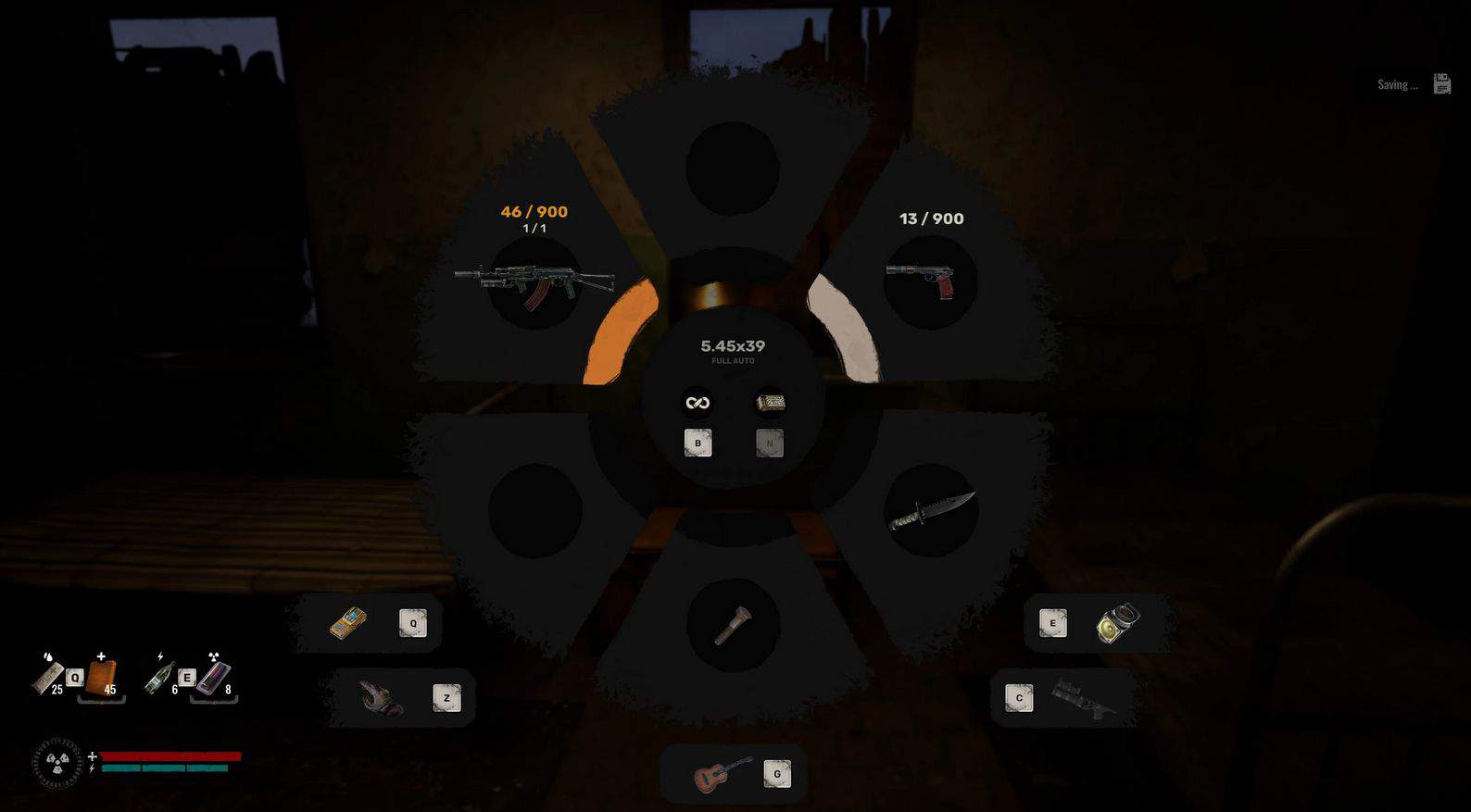Viewport: 1471px width, 812px height.
Task: Toggle the headlamp item
Action: point(1117,623)
